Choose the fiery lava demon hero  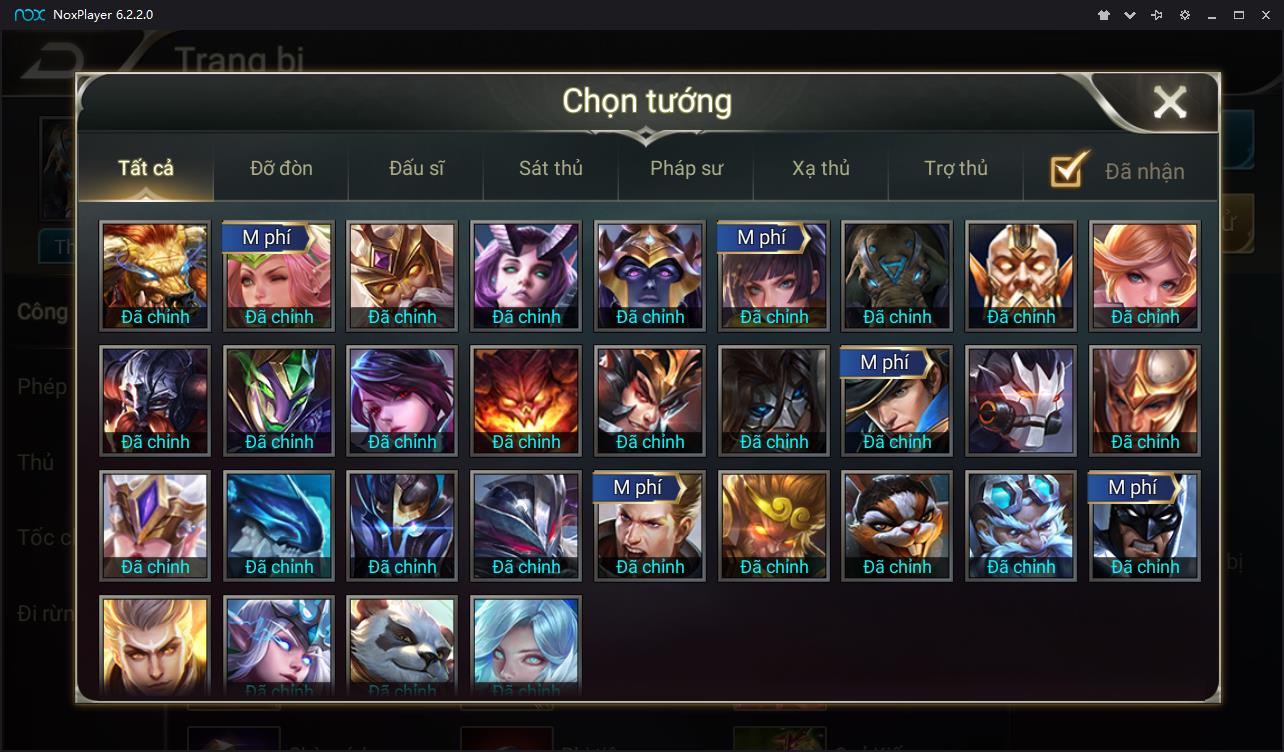point(526,400)
